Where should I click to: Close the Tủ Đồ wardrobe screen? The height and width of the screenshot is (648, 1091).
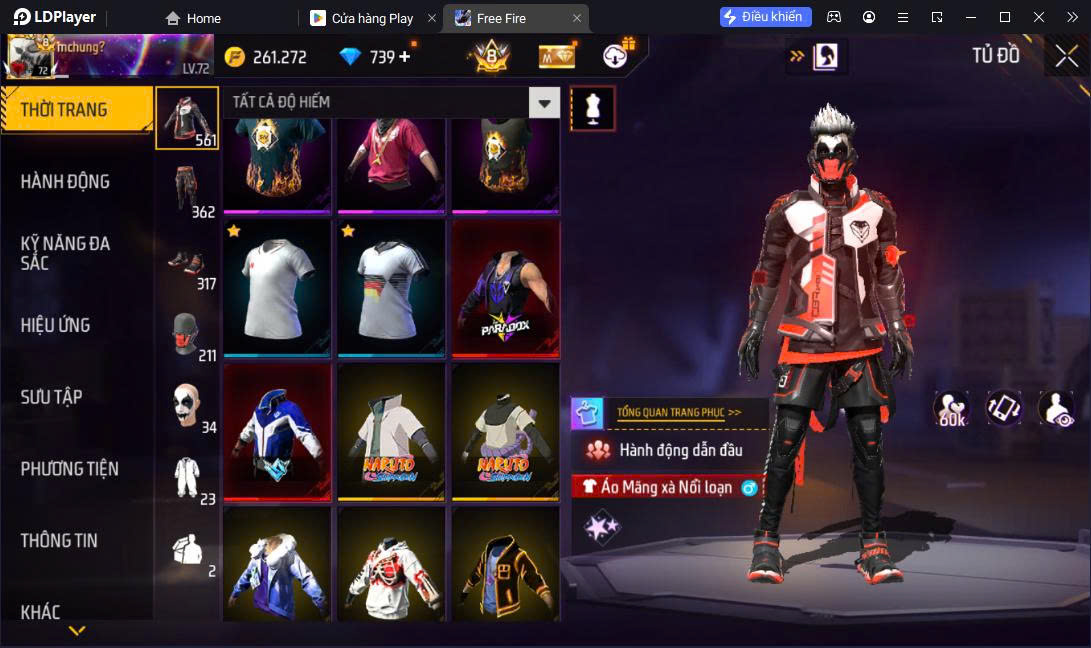[x=1066, y=57]
